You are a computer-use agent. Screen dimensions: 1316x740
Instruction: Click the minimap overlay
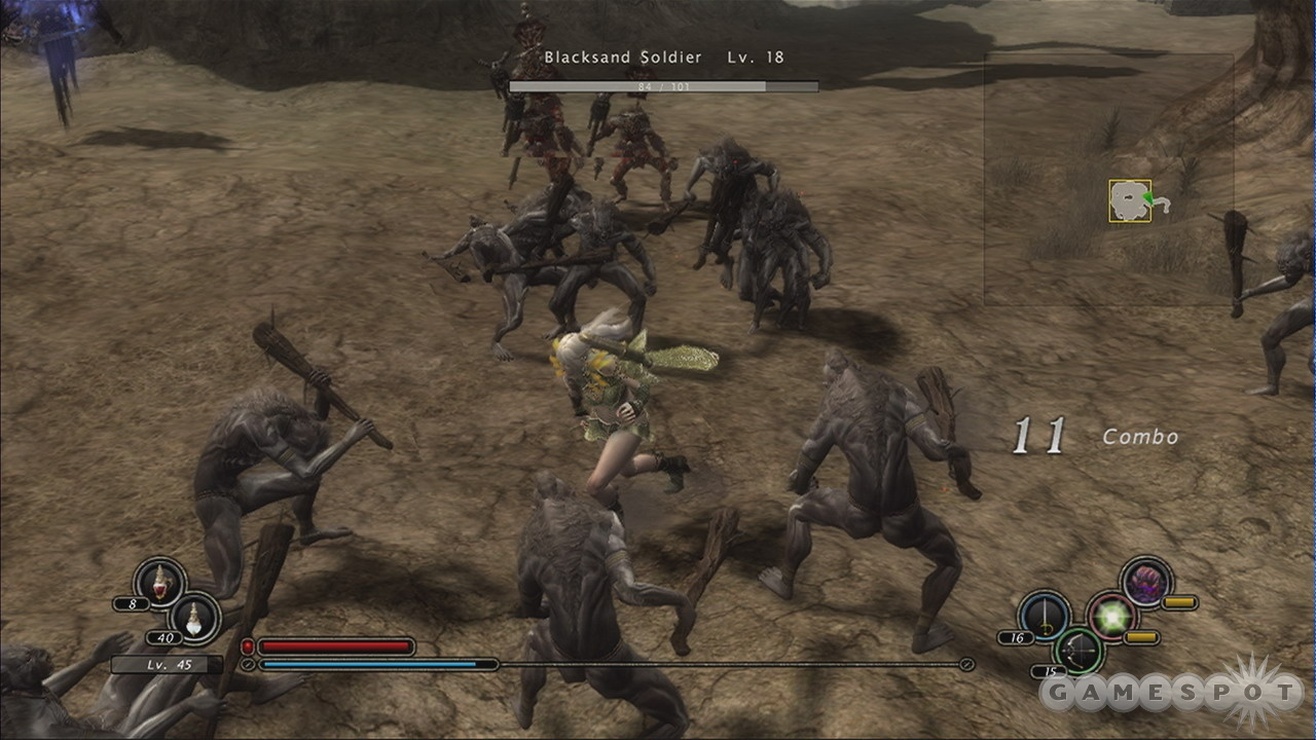click(1108, 179)
